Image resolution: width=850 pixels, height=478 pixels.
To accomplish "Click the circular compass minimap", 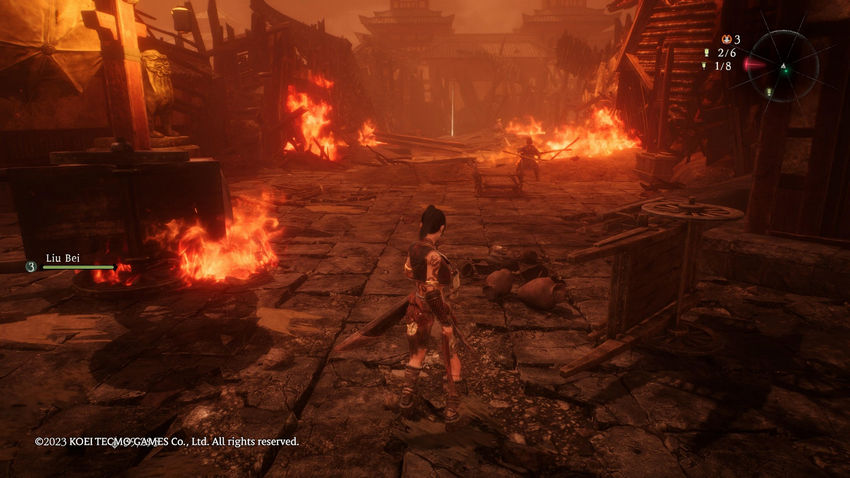I will pyautogui.click(x=784, y=66).
